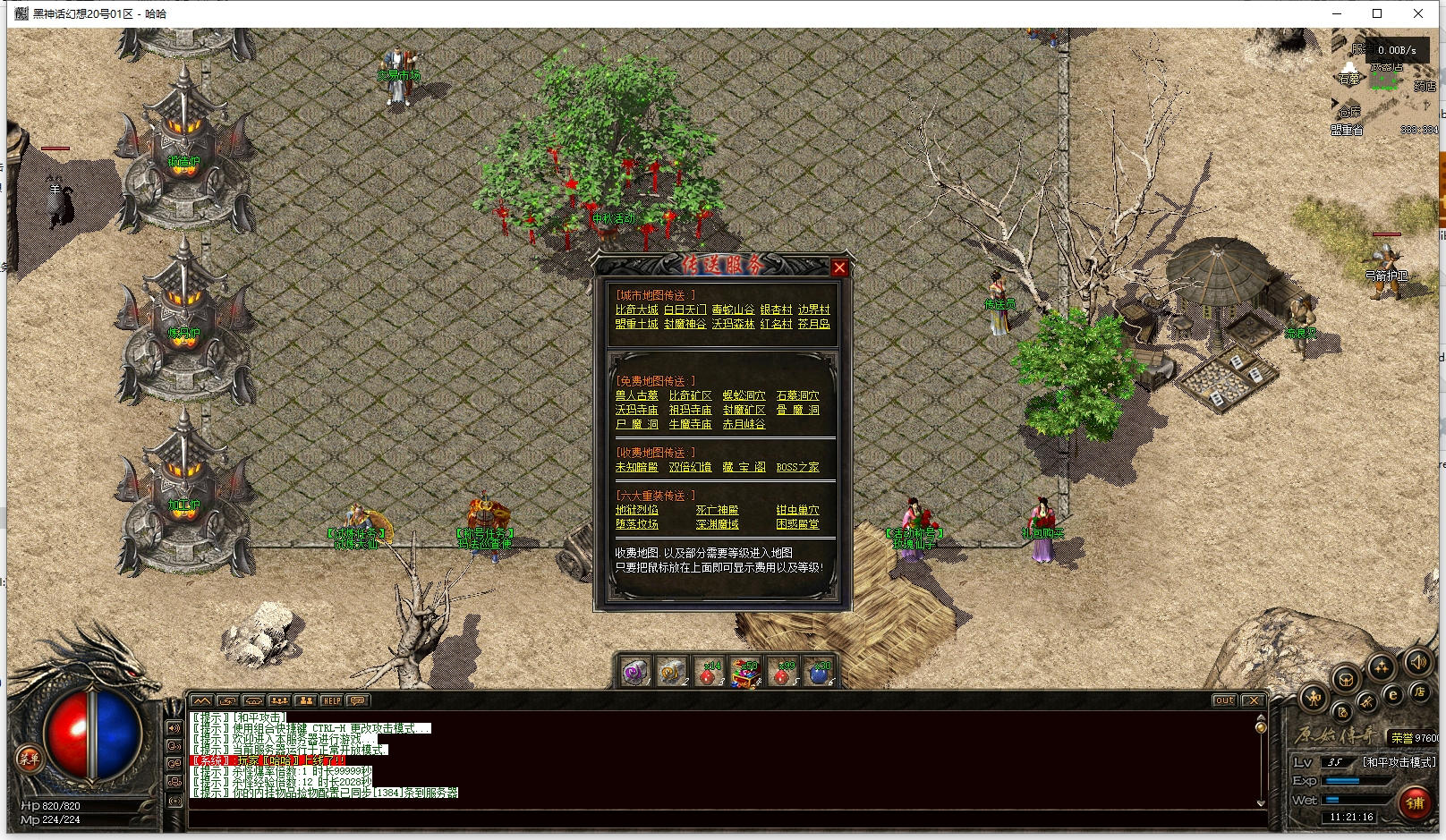Go to 盟重土城
Image resolution: width=1446 pixels, height=840 pixels.
tap(636, 324)
